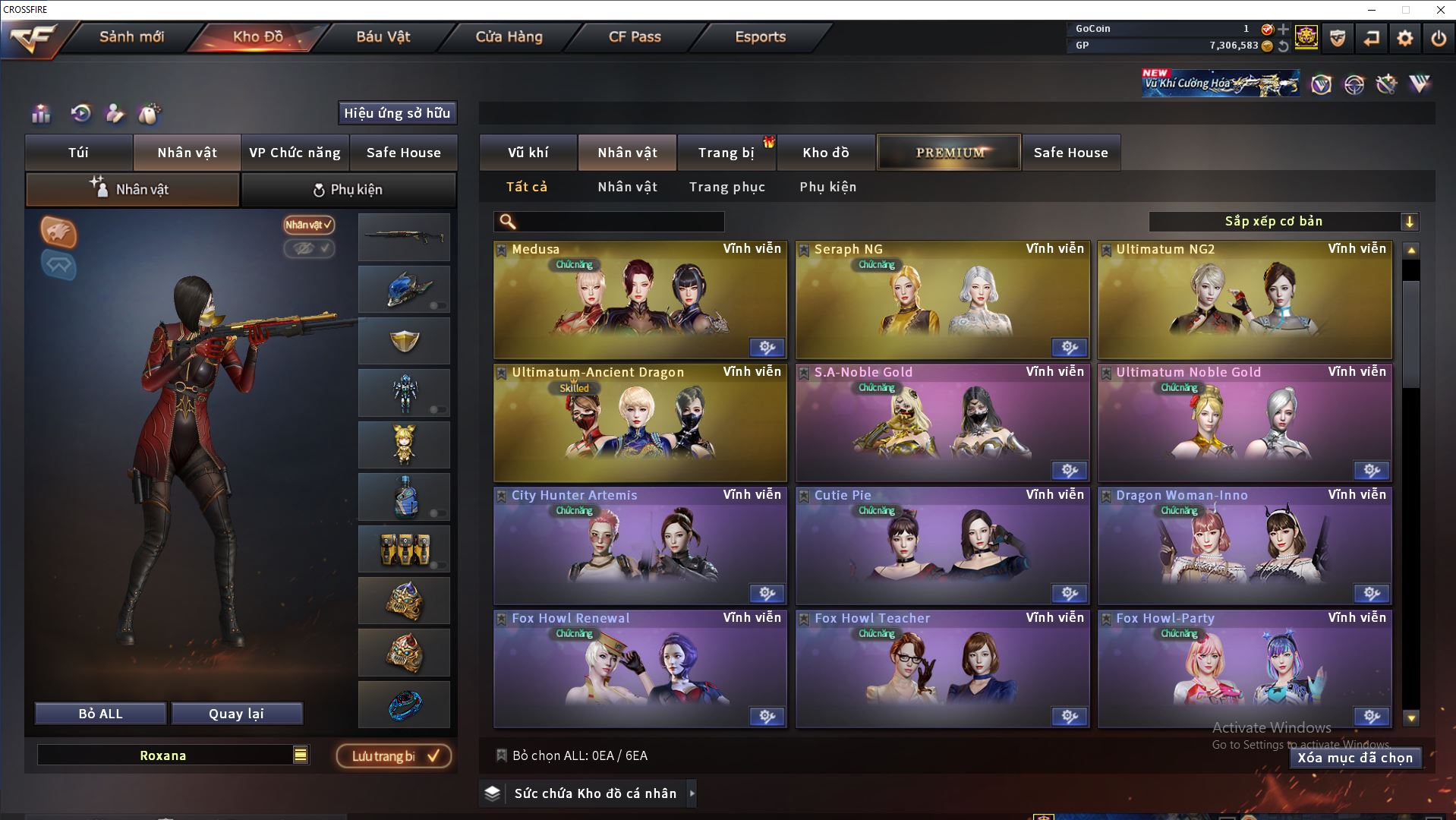This screenshot has height=820, width=1456.
Task: Select the PREMIUM tab
Action: [950, 153]
